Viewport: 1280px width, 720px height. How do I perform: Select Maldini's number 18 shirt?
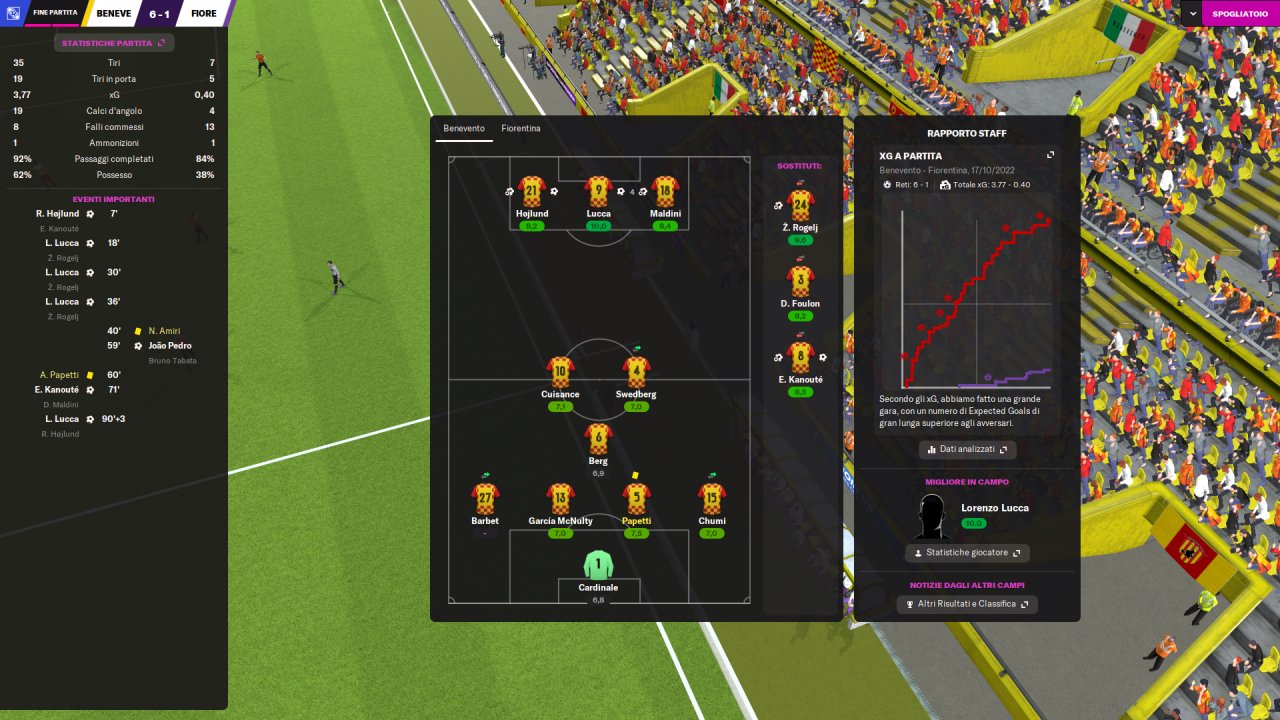pyautogui.click(x=665, y=191)
